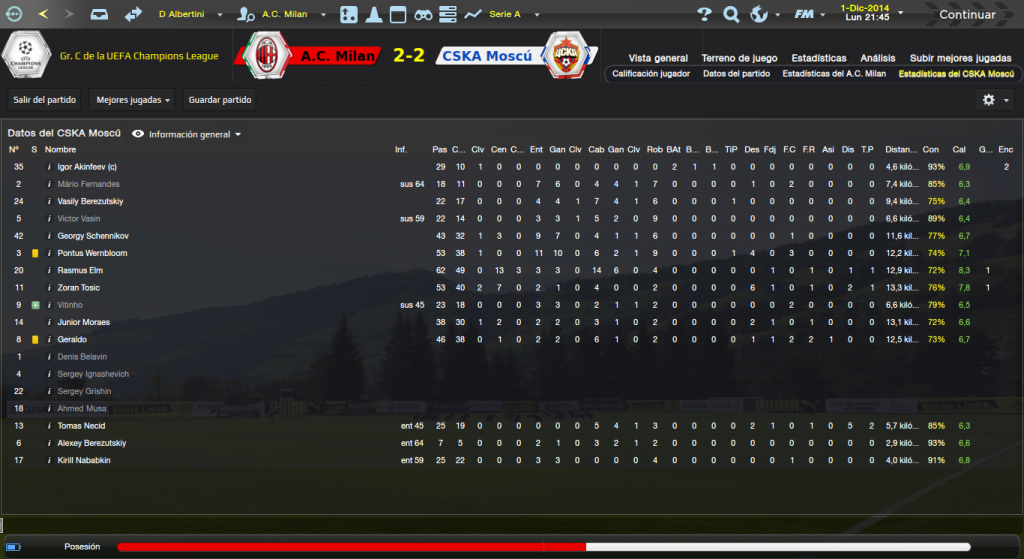Open the Información general view dropdown
The width and height of the screenshot is (1024, 559).
pos(188,134)
